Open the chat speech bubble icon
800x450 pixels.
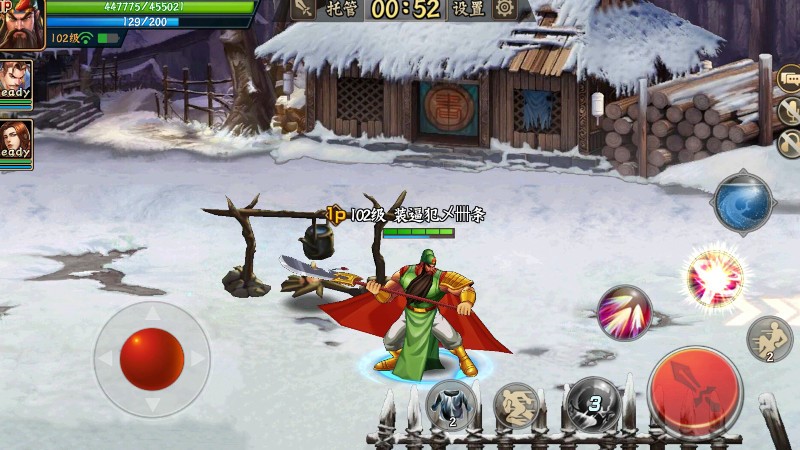790,79
